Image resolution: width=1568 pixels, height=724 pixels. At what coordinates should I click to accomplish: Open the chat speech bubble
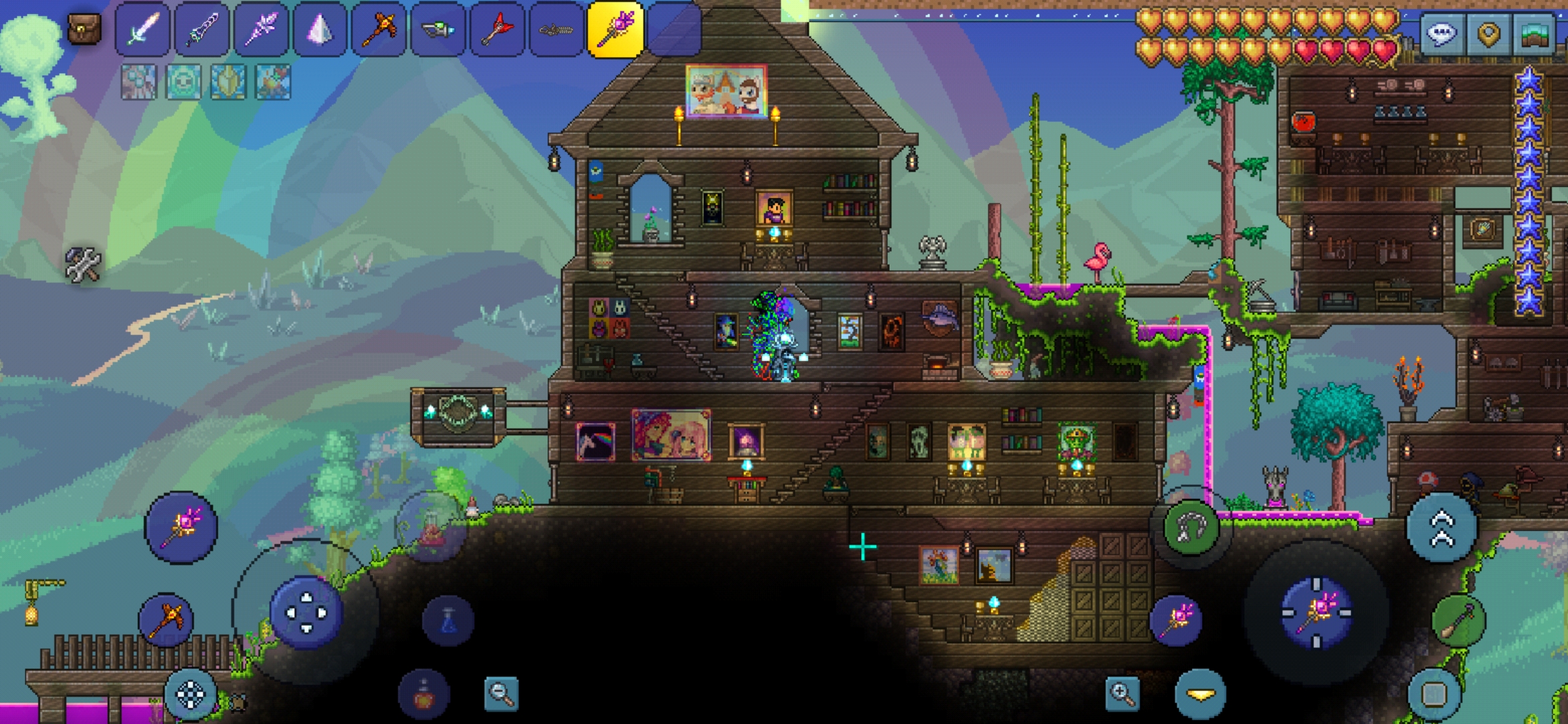pyautogui.click(x=1442, y=34)
